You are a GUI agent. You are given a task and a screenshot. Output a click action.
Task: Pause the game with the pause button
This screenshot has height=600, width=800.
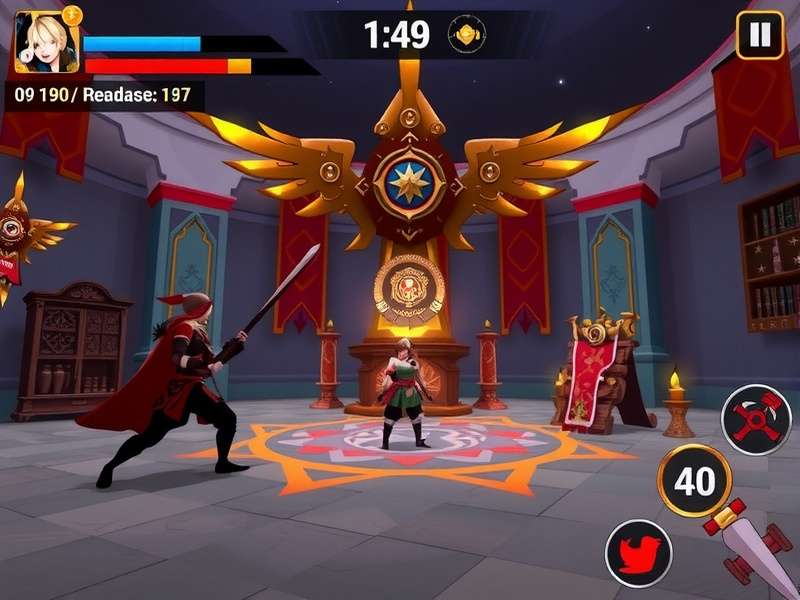point(760,35)
